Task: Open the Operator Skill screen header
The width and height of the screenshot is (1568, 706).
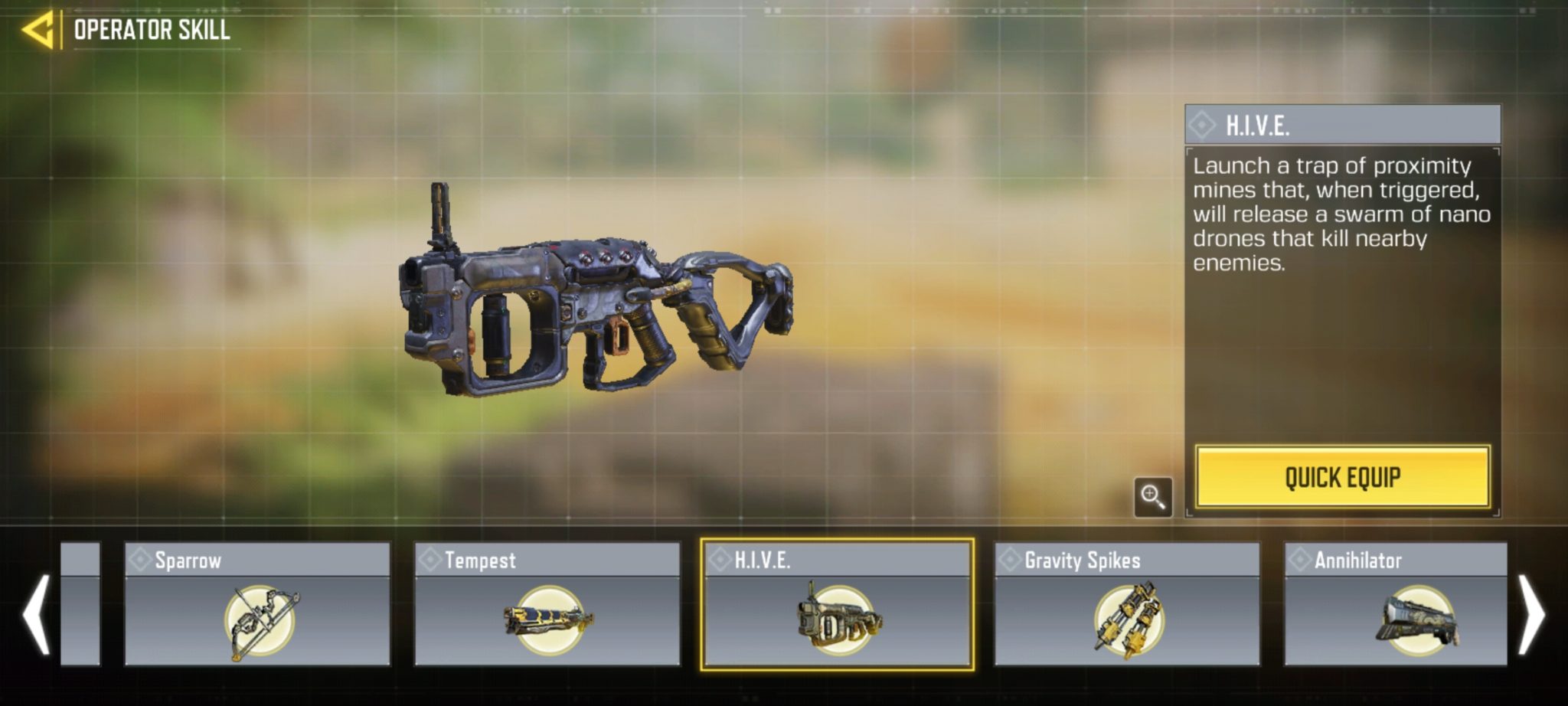Action: [x=151, y=31]
